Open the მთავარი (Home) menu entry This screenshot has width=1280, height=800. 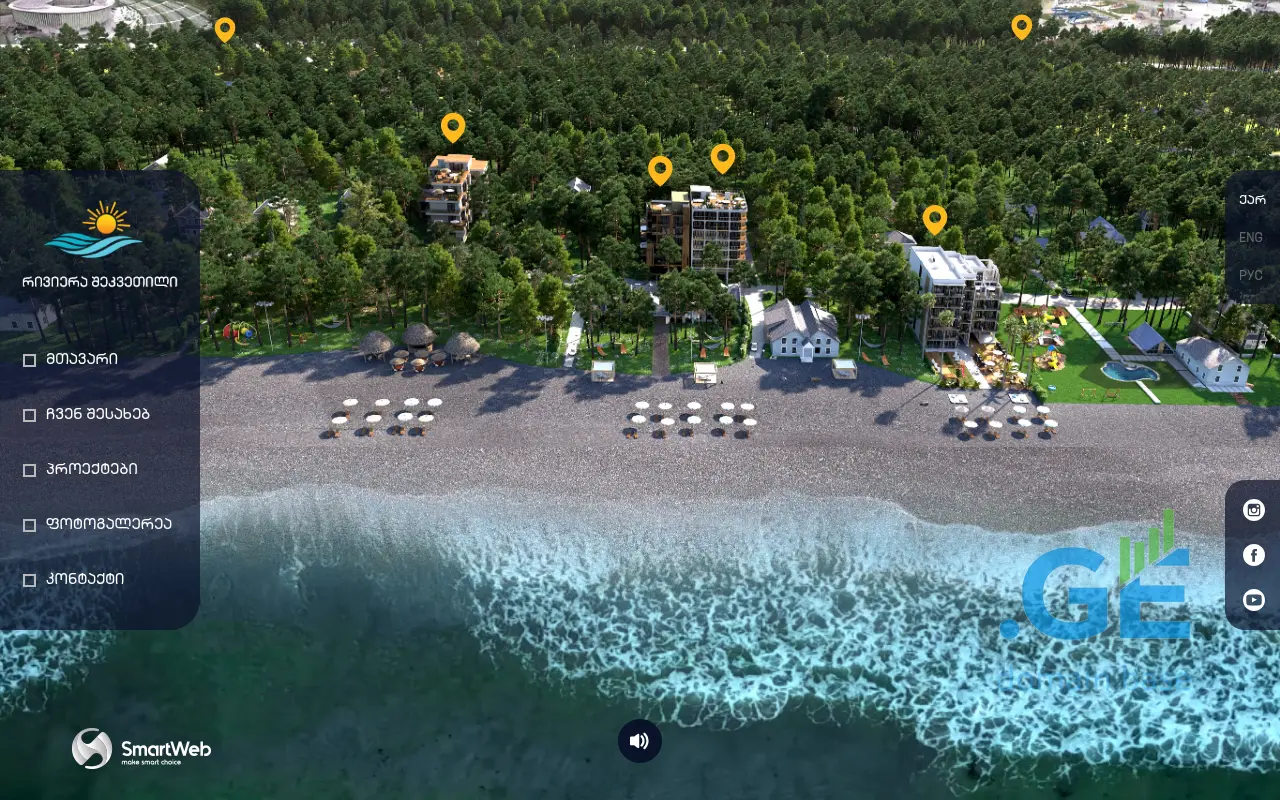pos(82,359)
